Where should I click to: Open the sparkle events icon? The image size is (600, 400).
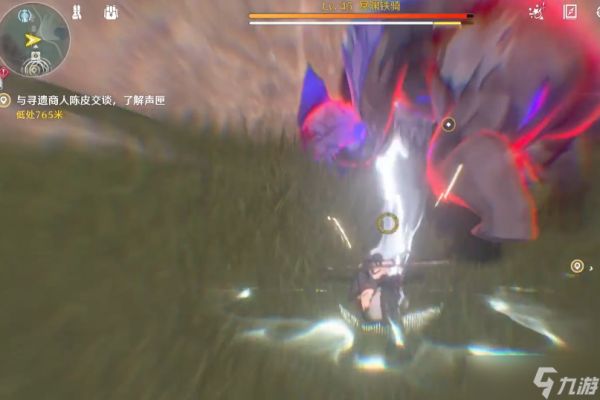[537, 13]
